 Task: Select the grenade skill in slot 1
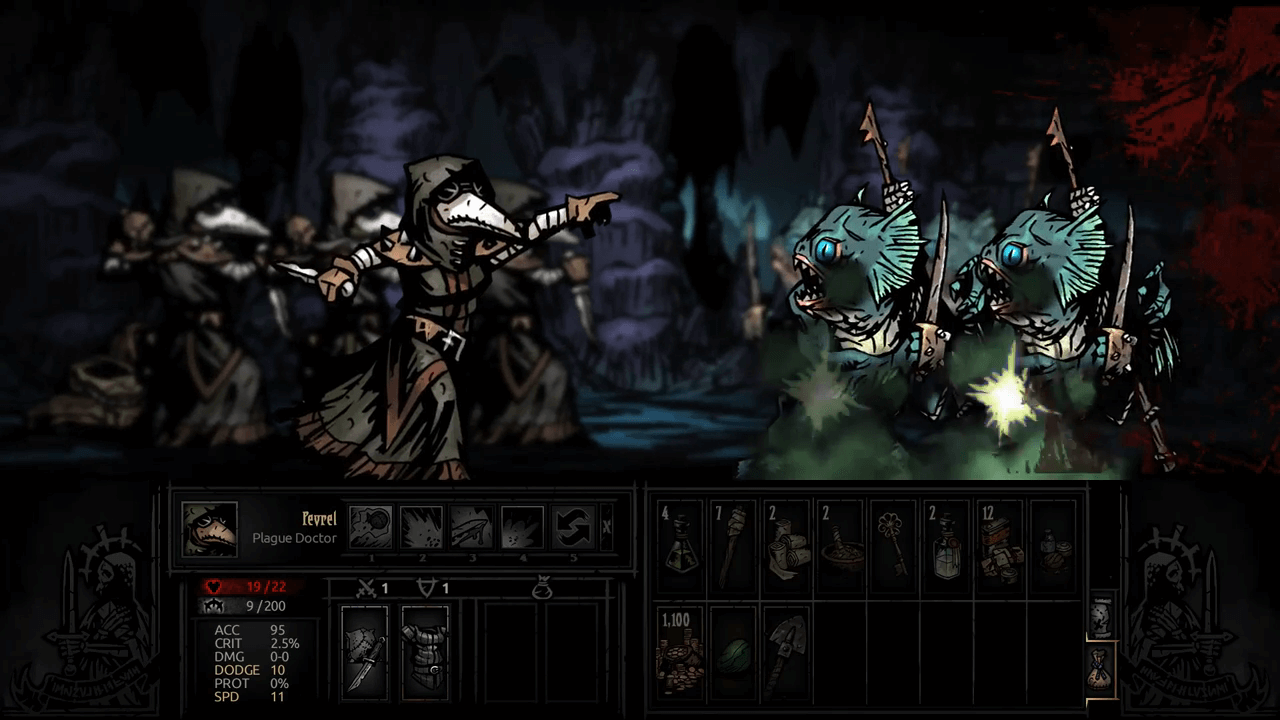coord(371,528)
